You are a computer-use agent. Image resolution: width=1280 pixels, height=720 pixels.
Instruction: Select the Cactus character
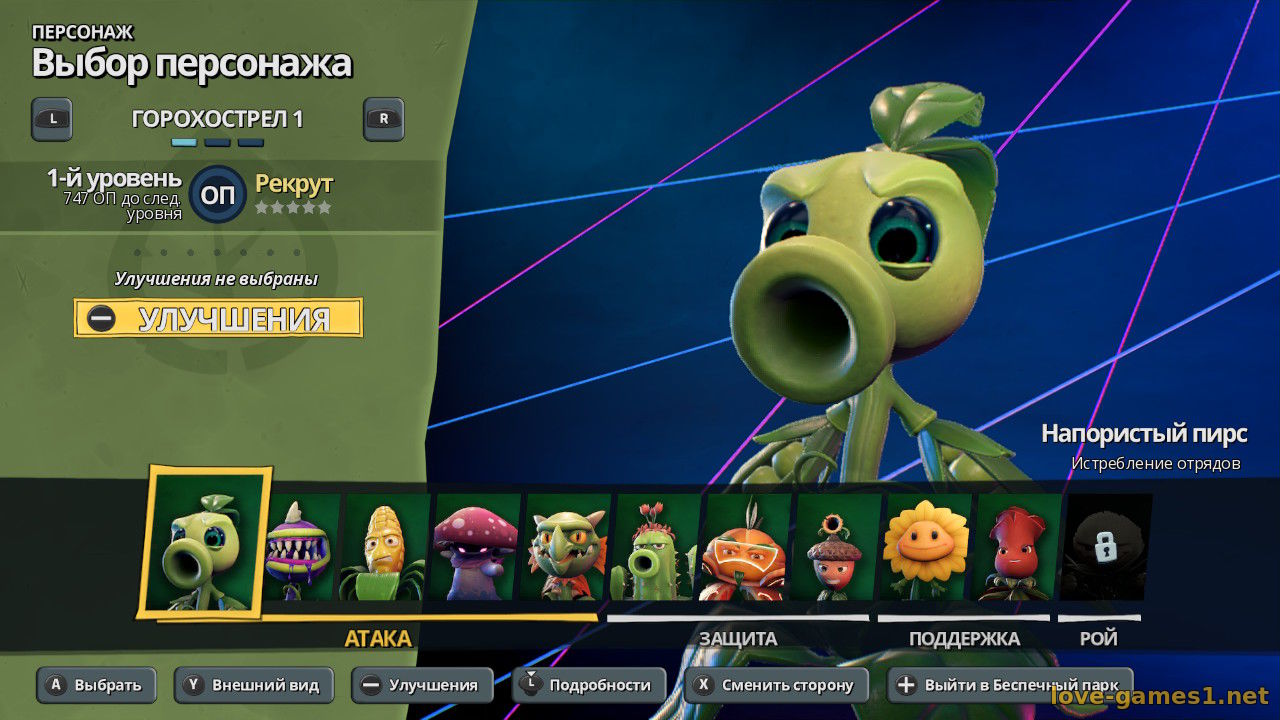(656, 548)
